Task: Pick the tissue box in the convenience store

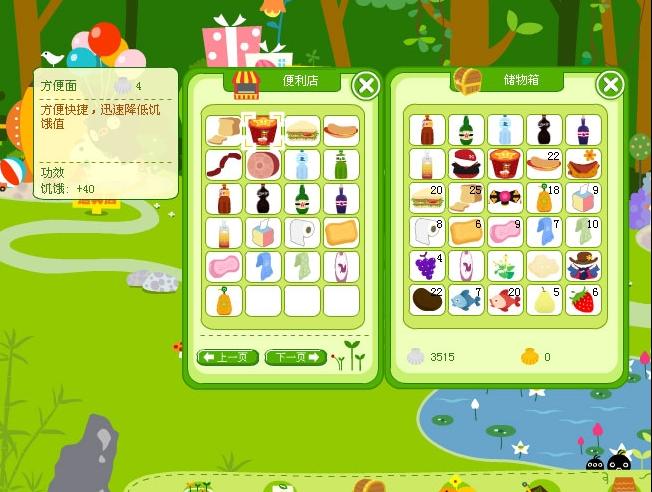Action: (263, 233)
